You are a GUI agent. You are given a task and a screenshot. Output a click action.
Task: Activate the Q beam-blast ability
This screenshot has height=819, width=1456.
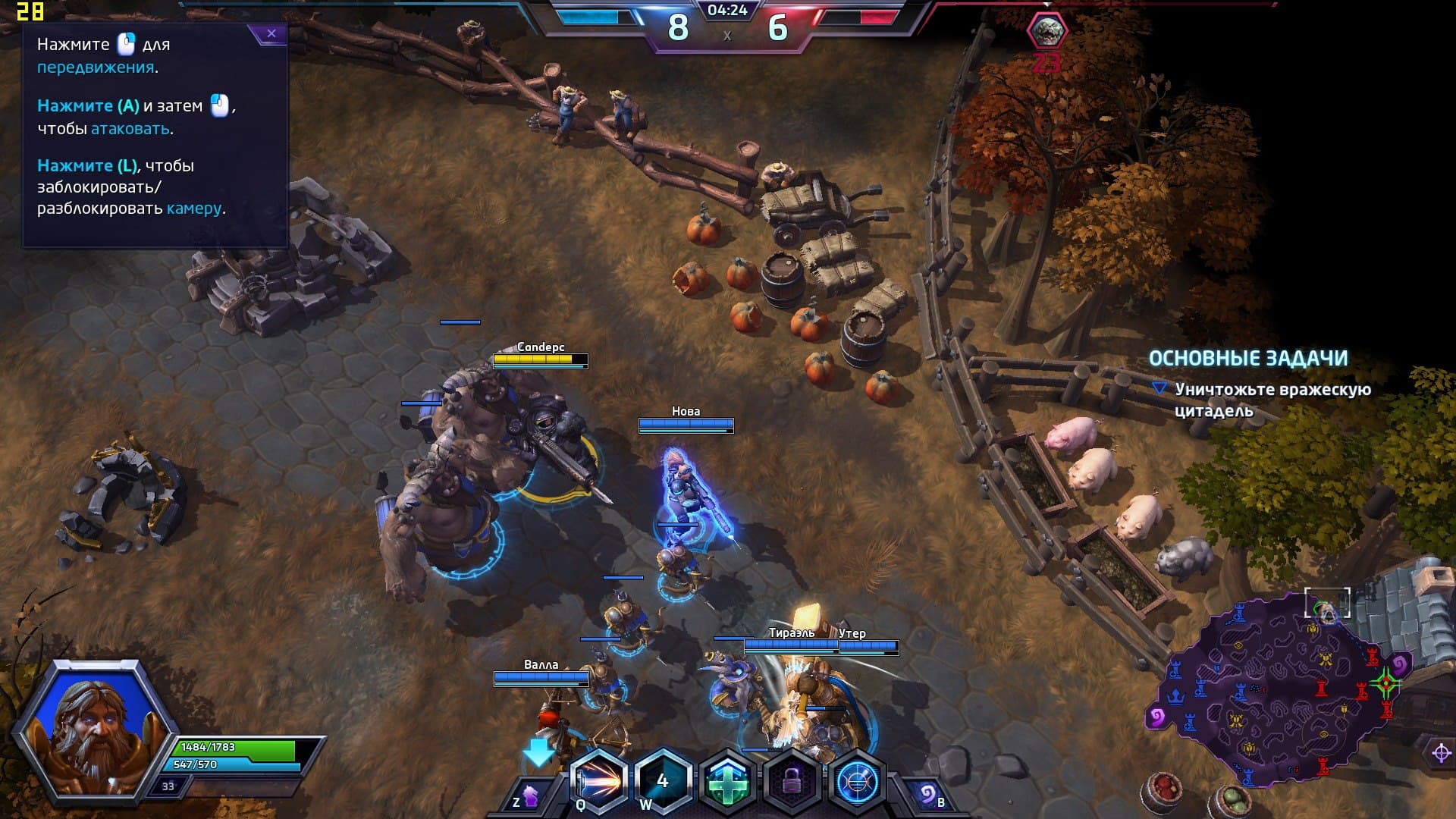(598, 780)
